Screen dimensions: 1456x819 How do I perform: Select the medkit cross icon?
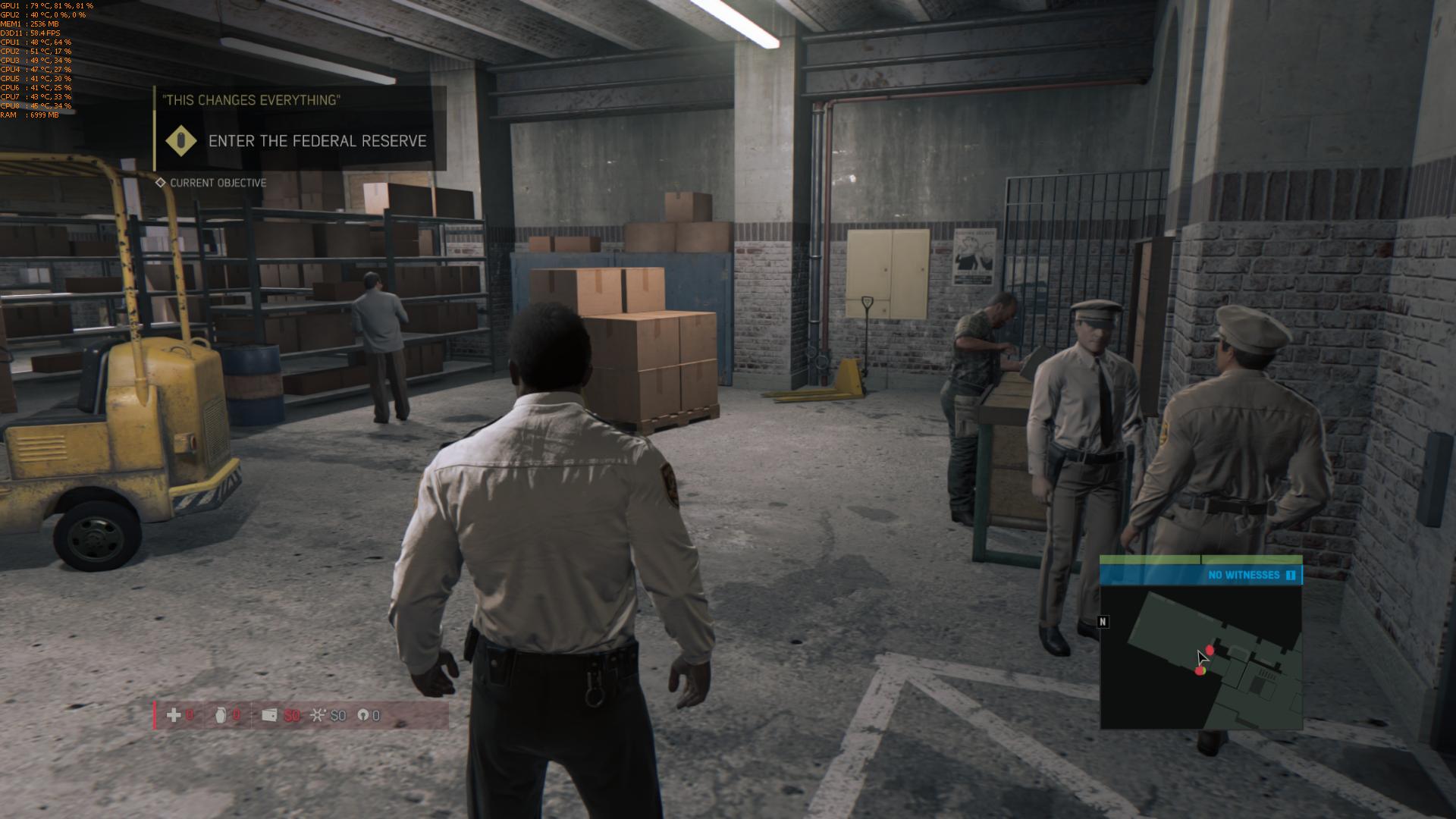coord(174,715)
